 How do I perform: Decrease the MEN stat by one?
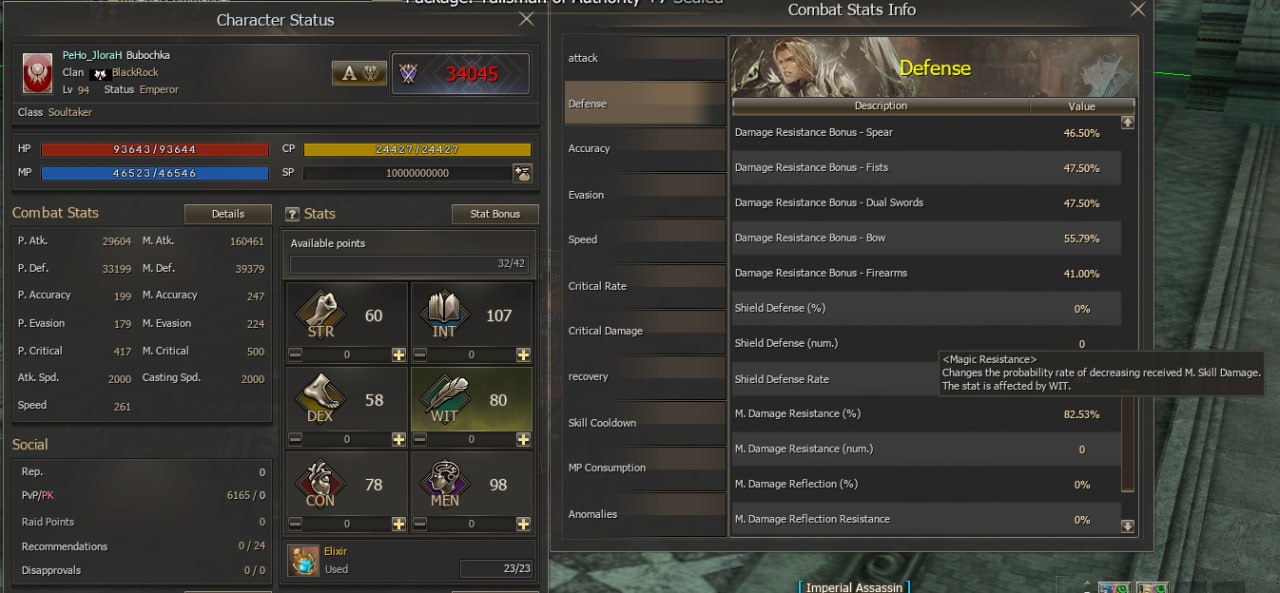(421, 524)
